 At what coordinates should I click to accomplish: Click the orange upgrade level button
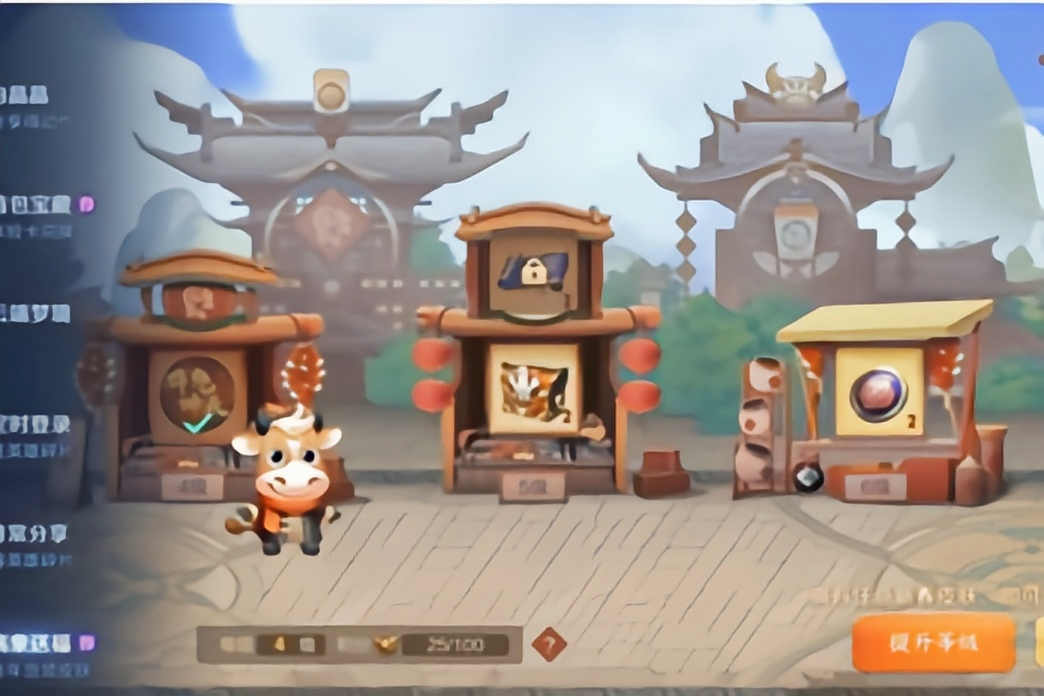tap(932, 643)
